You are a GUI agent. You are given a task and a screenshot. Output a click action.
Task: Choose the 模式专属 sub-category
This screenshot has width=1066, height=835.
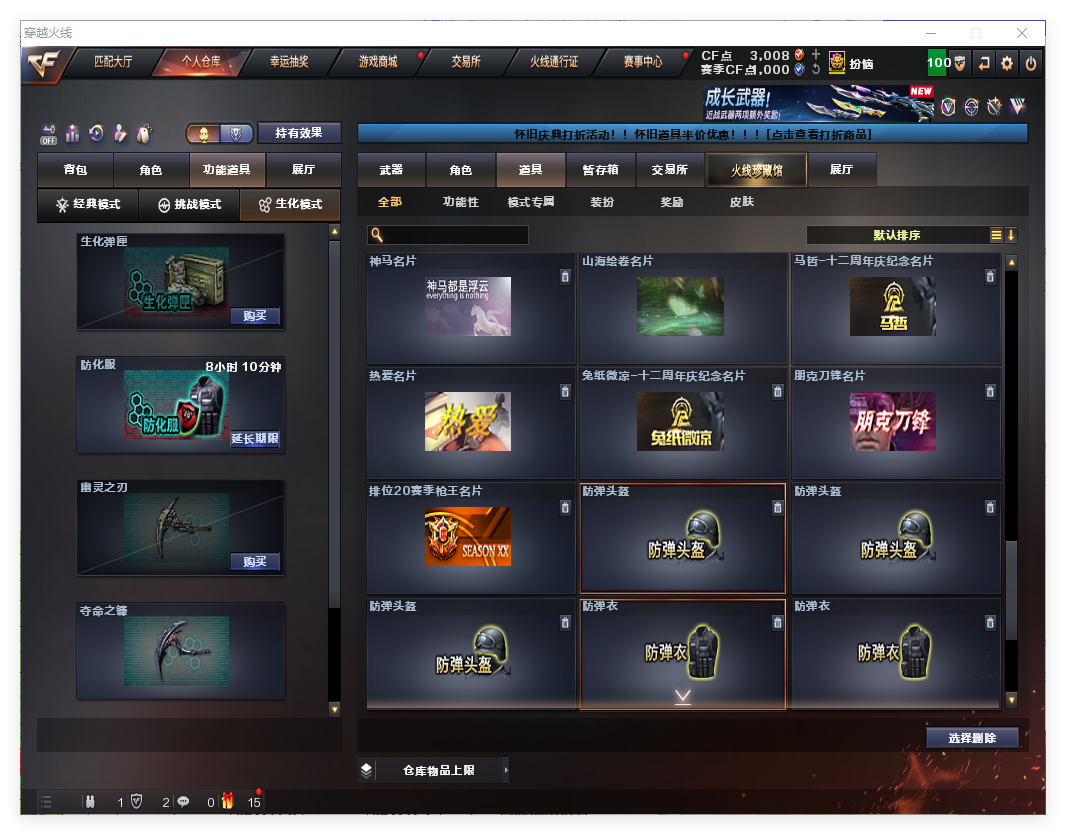[x=530, y=202]
